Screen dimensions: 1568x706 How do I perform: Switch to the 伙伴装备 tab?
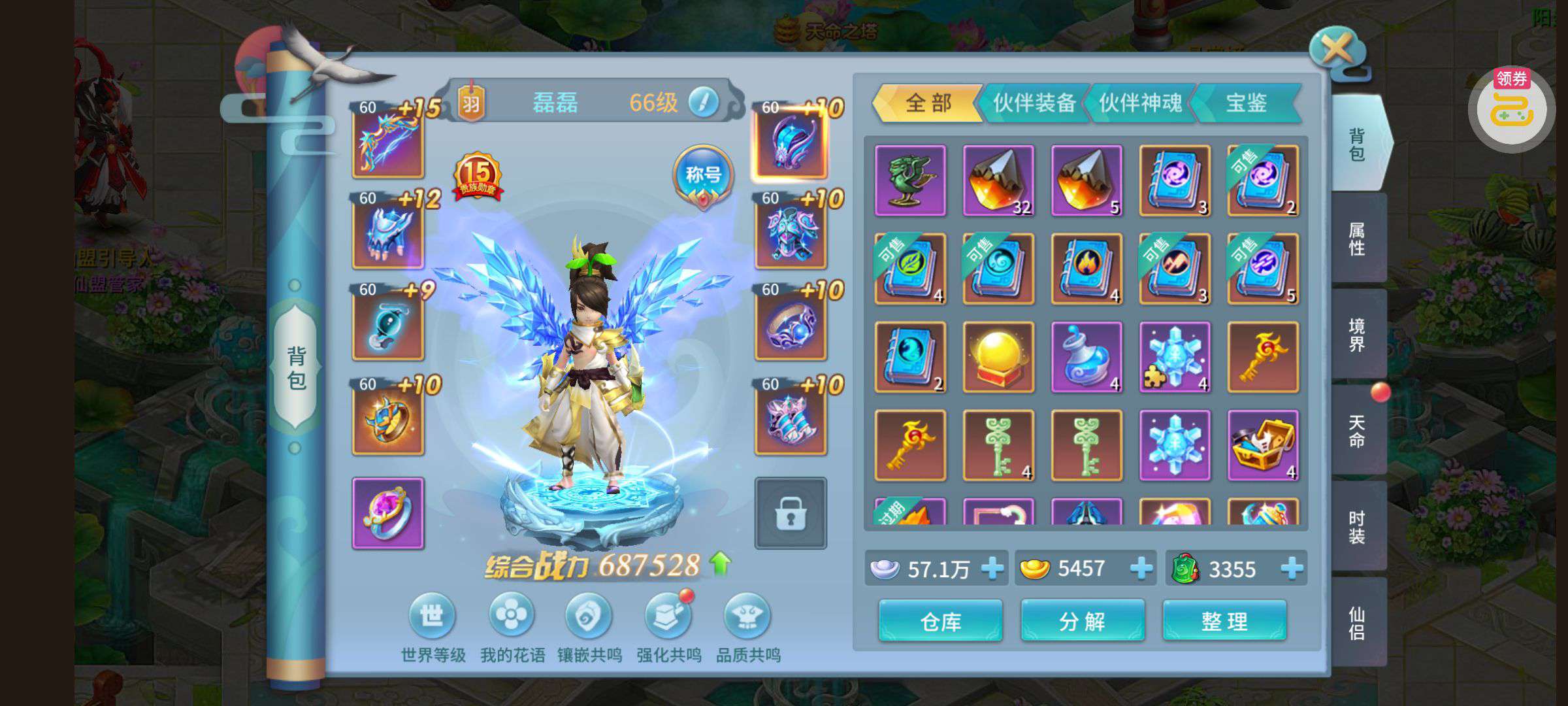click(x=1034, y=103)
